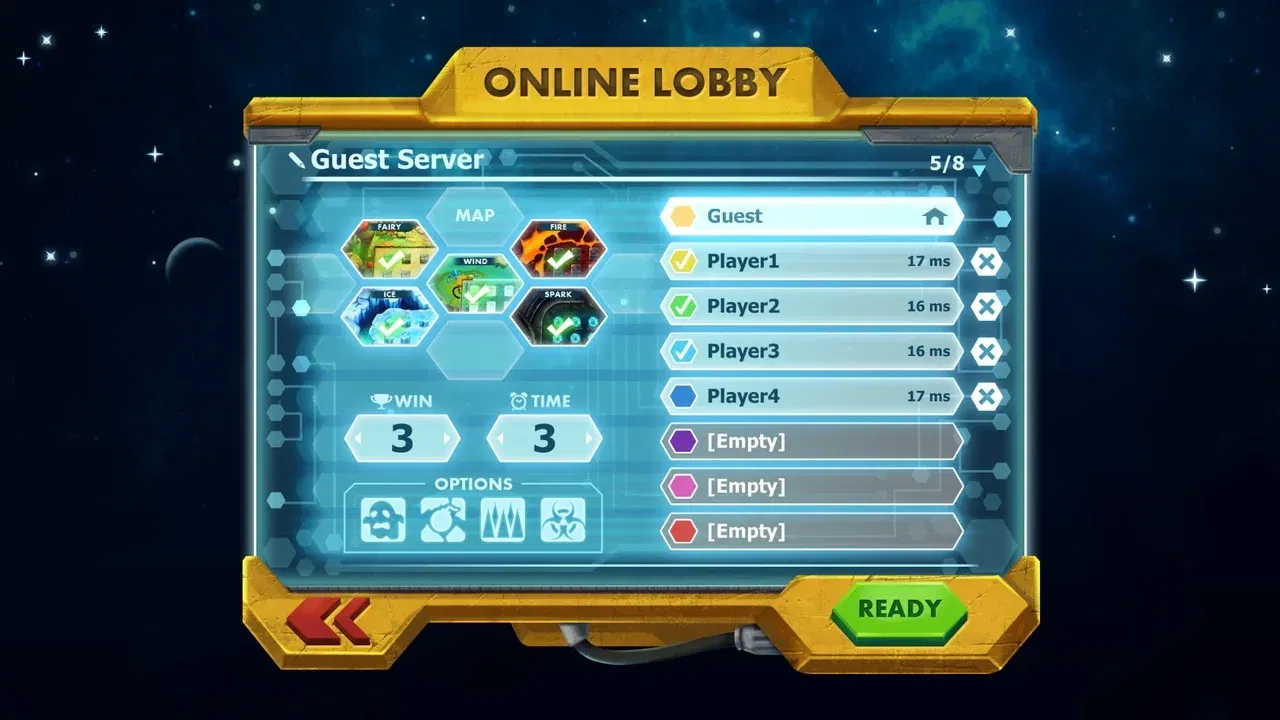Viewport: 1280px width, 720px height.
Task: Click the pencil icon beside Guest Server
Action: [x=297, y=159]
